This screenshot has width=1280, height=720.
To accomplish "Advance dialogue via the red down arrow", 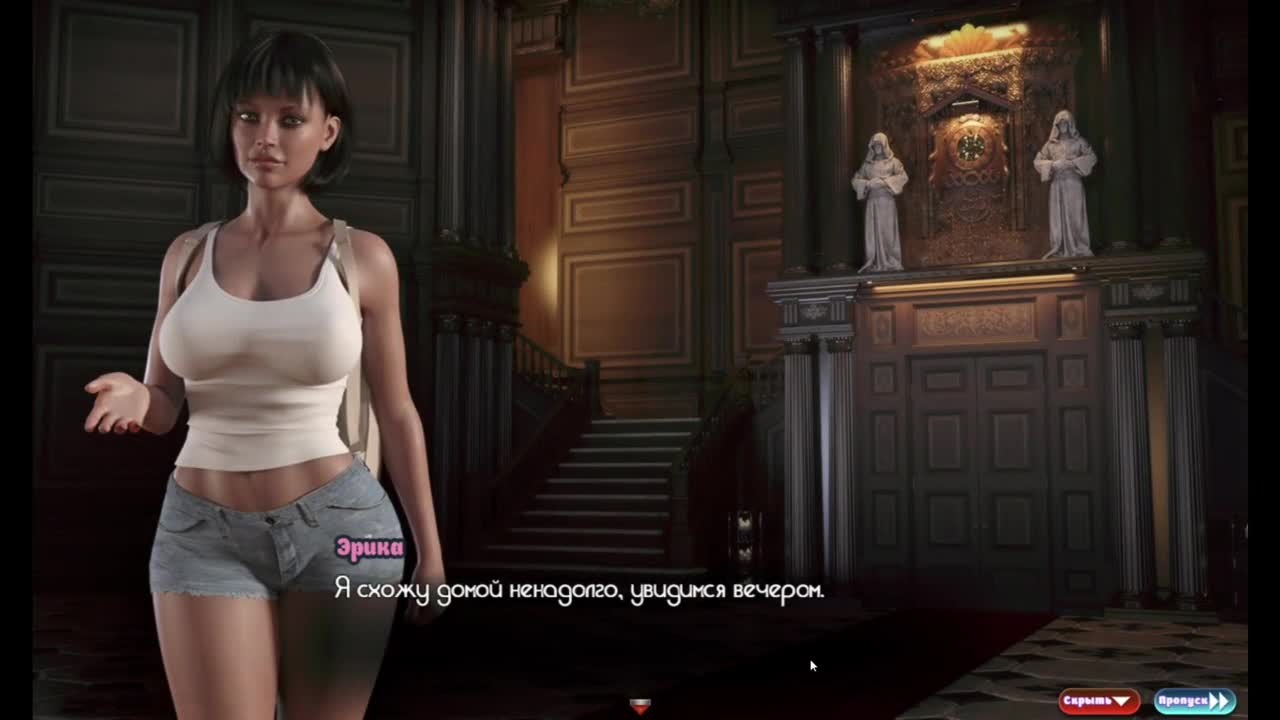I will pos(640,706).
